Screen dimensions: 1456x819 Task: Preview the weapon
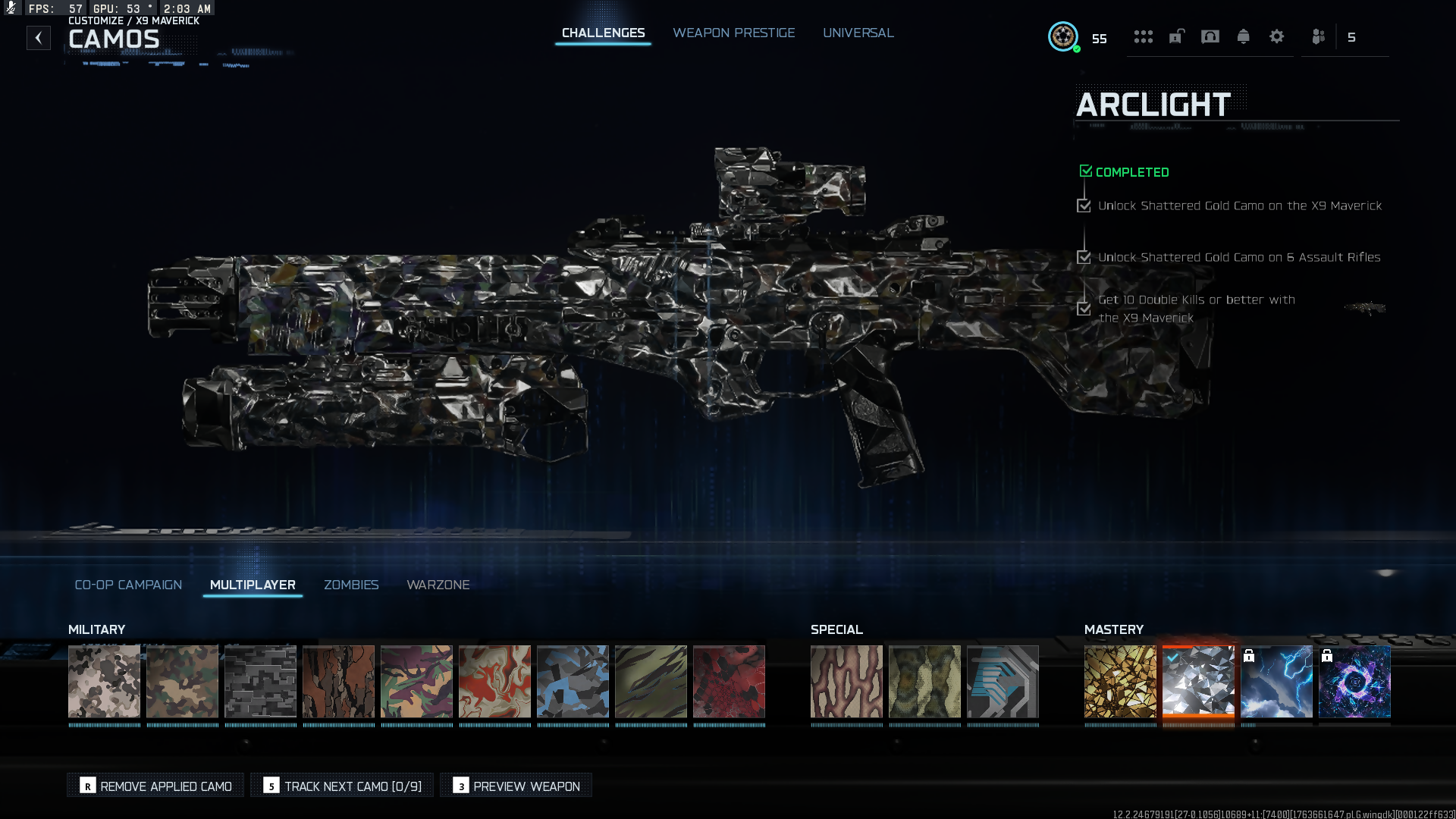516,786
